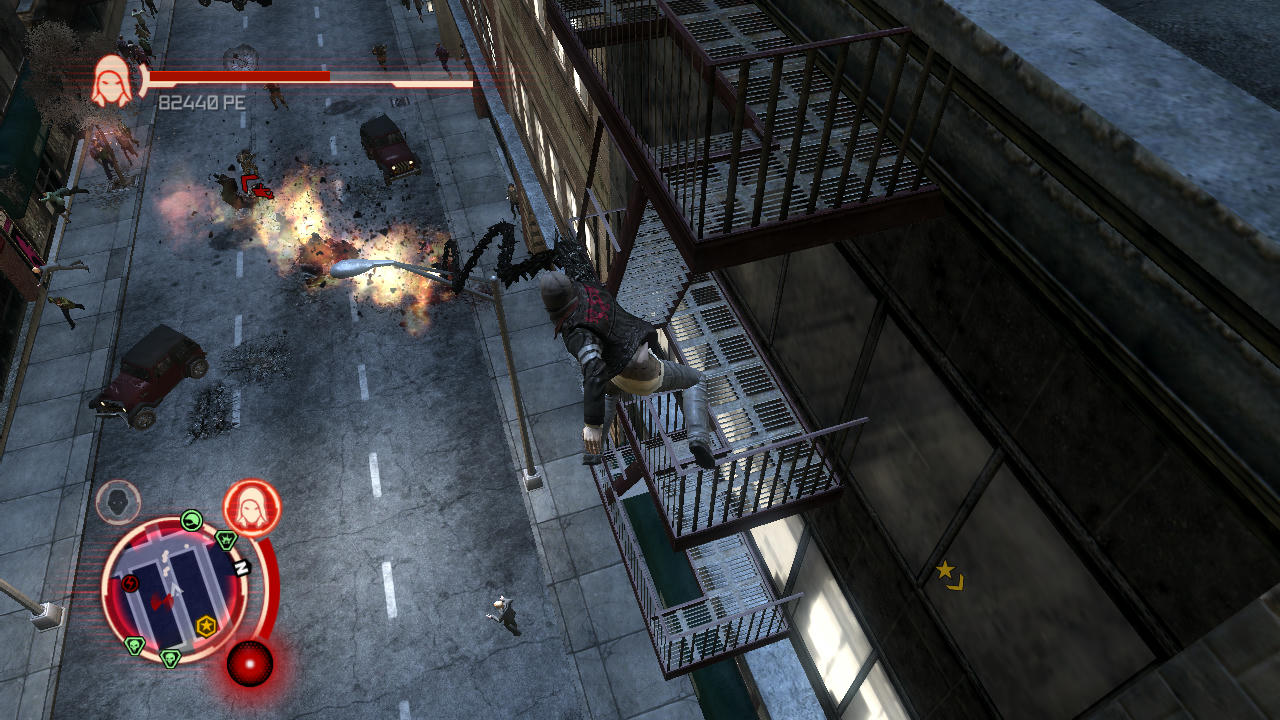
Task: Click the hooded portrait beside the health bar
Action: 112,81
